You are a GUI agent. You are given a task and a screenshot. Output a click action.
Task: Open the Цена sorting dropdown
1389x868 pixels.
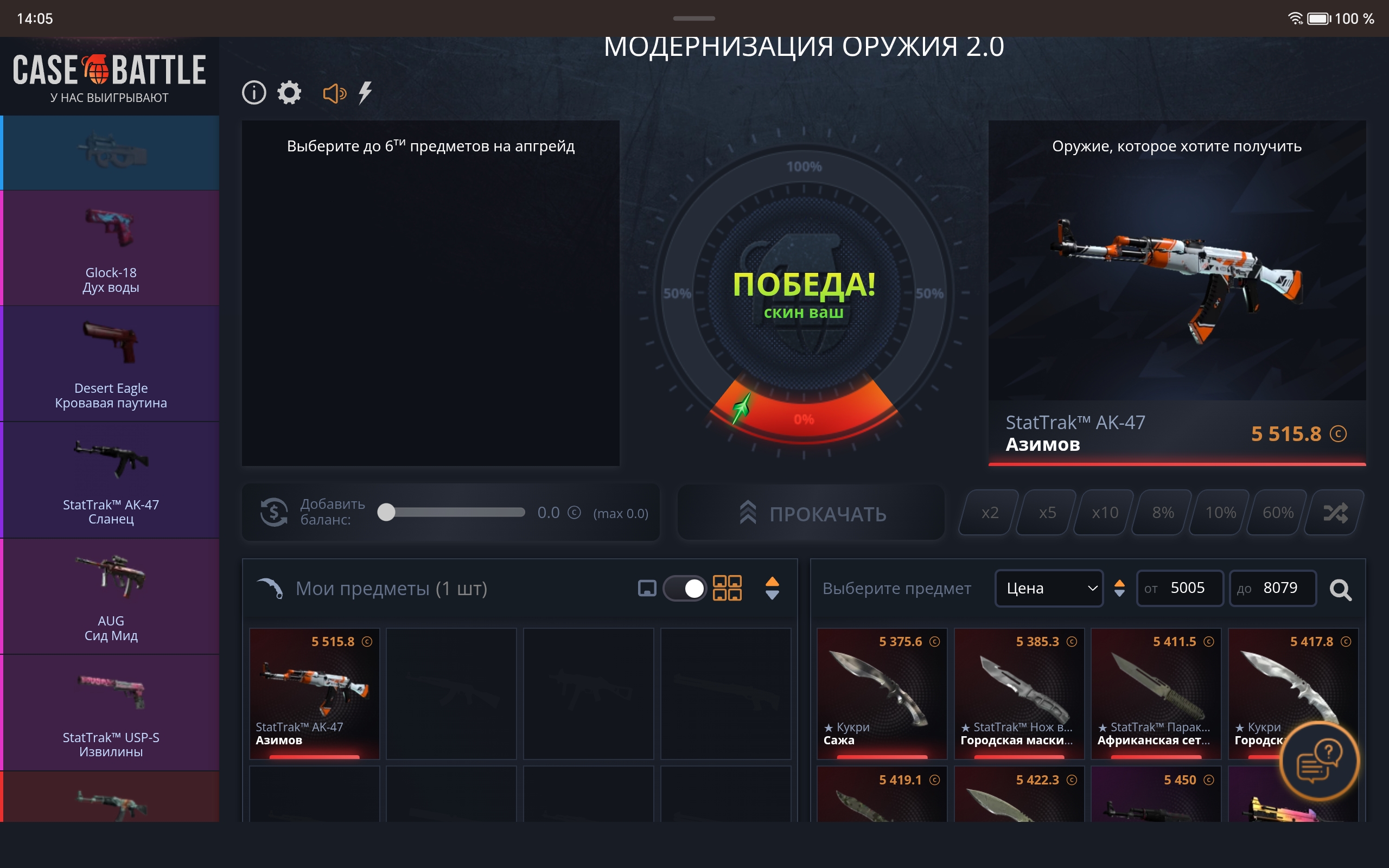point(1049,588)
